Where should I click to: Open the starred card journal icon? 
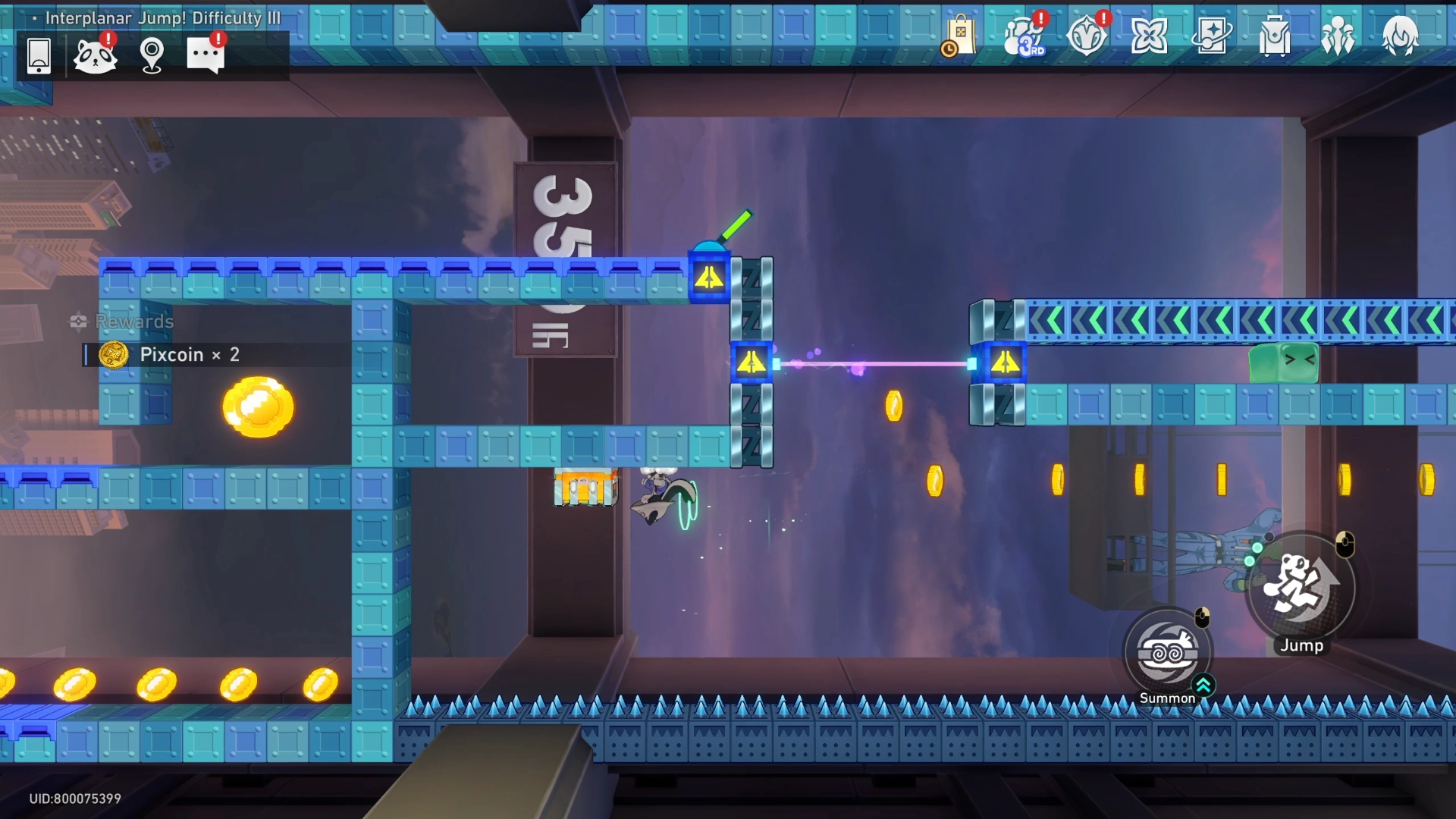pyautogui.click(x=1212, y=36)
